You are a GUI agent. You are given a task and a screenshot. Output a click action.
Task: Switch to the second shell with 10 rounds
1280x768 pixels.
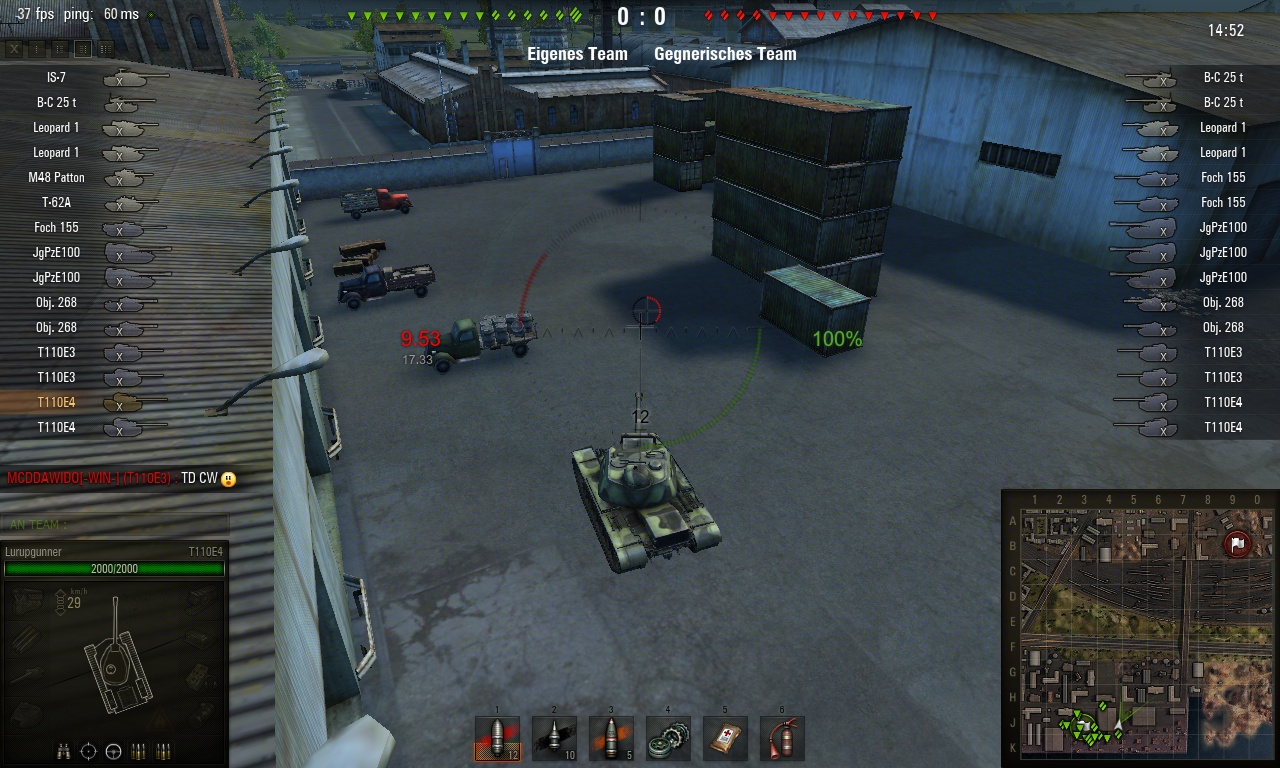click(x=554, y=738)
